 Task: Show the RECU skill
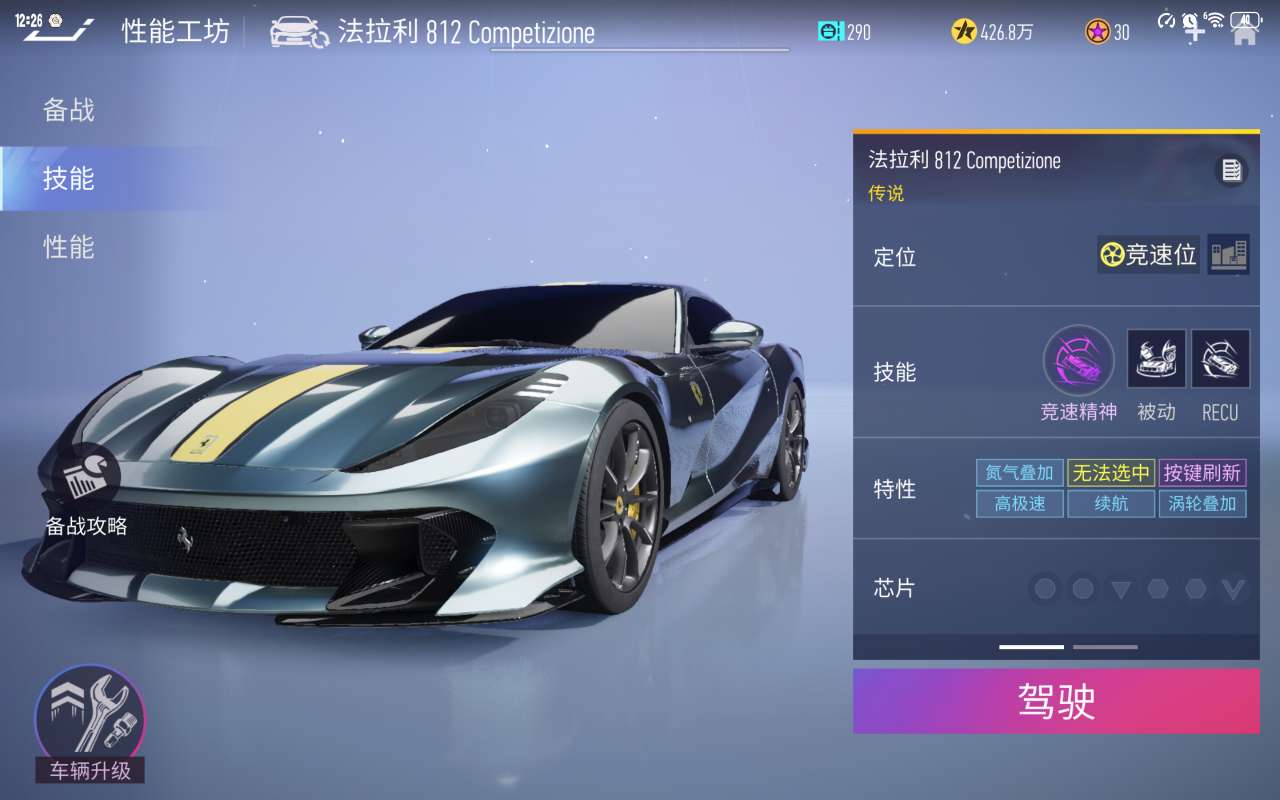tap(1220, 359)
